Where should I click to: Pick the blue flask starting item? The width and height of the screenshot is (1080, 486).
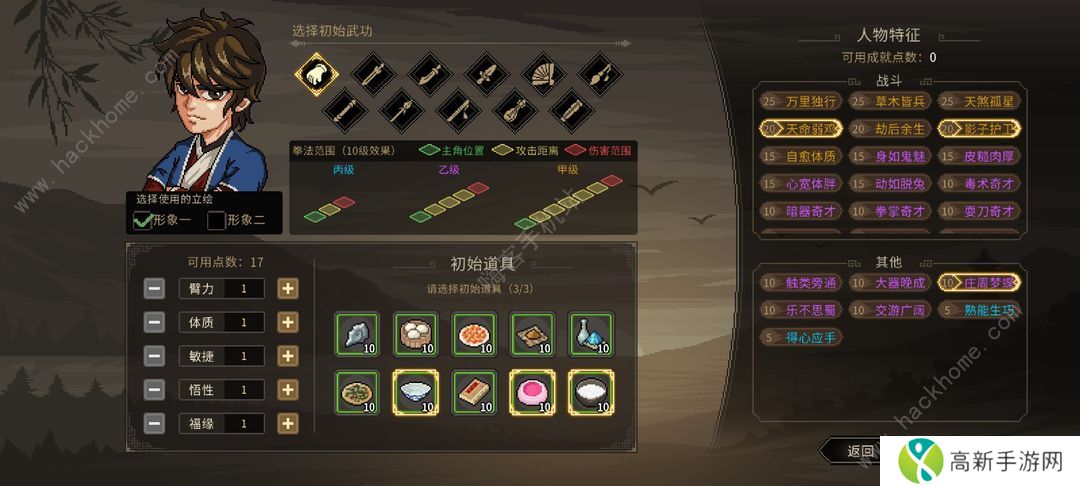[589, 334]
